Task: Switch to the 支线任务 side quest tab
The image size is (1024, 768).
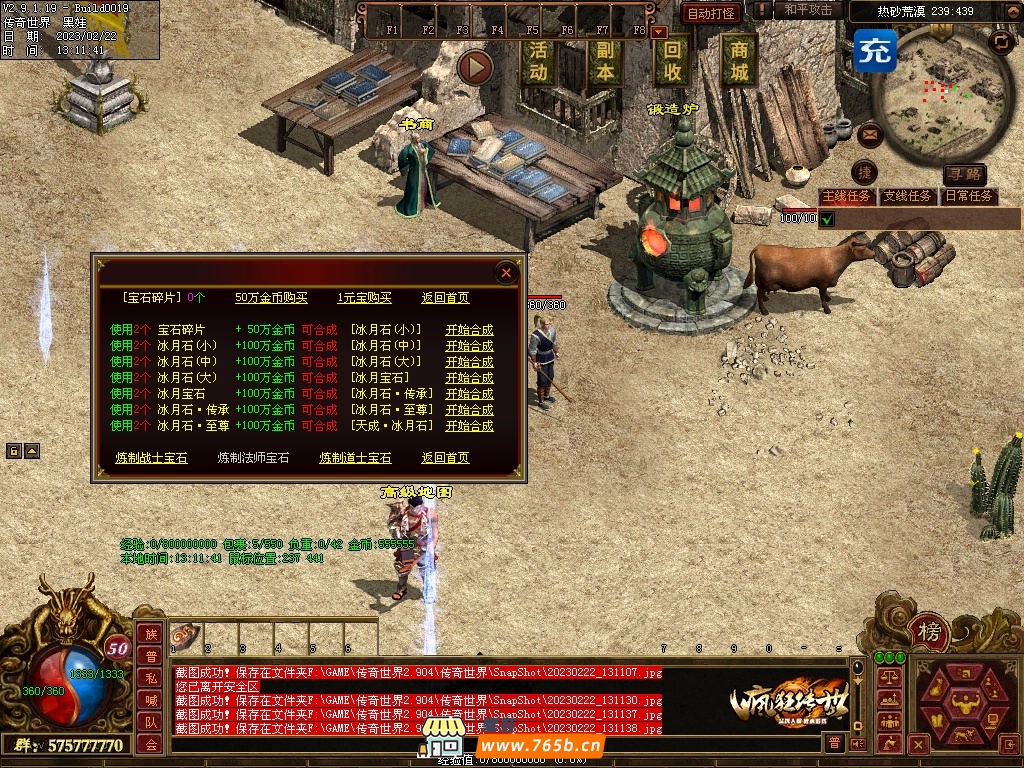Action: coord(907,196)
